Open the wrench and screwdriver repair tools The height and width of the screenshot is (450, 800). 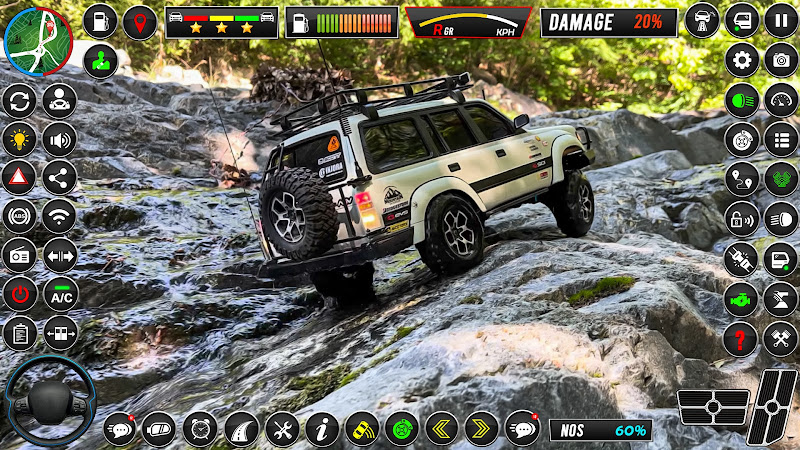[x=282, y=429]
